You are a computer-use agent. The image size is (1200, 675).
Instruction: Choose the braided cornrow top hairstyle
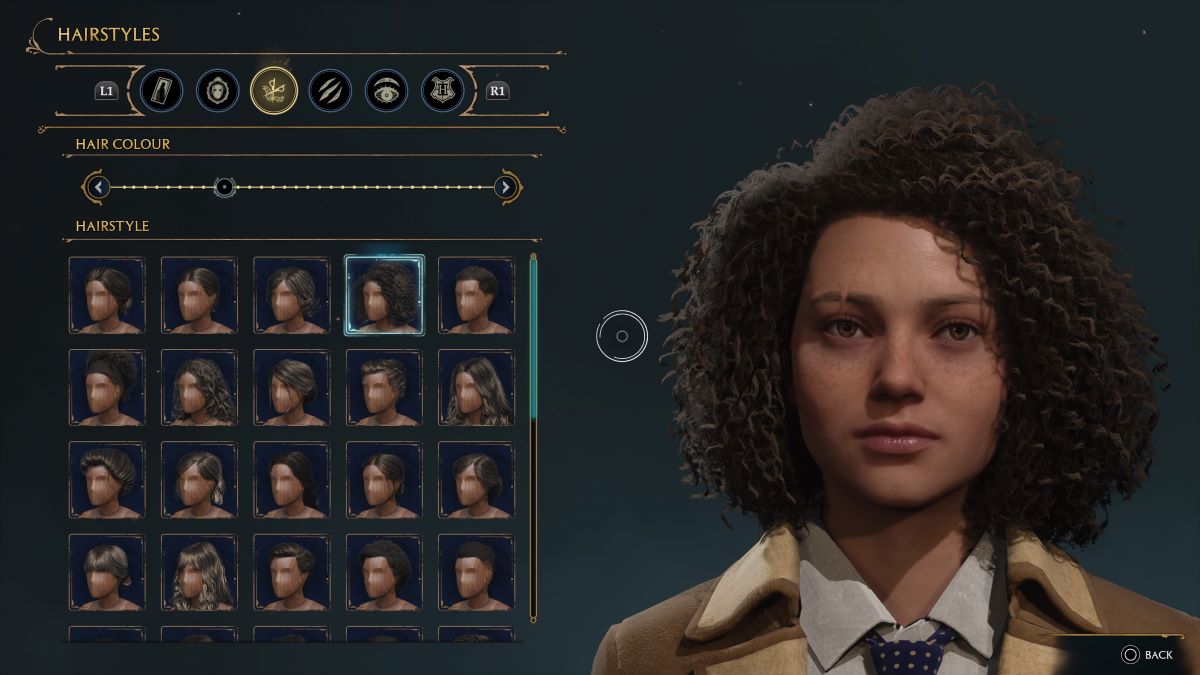click(x=384, y=387)
